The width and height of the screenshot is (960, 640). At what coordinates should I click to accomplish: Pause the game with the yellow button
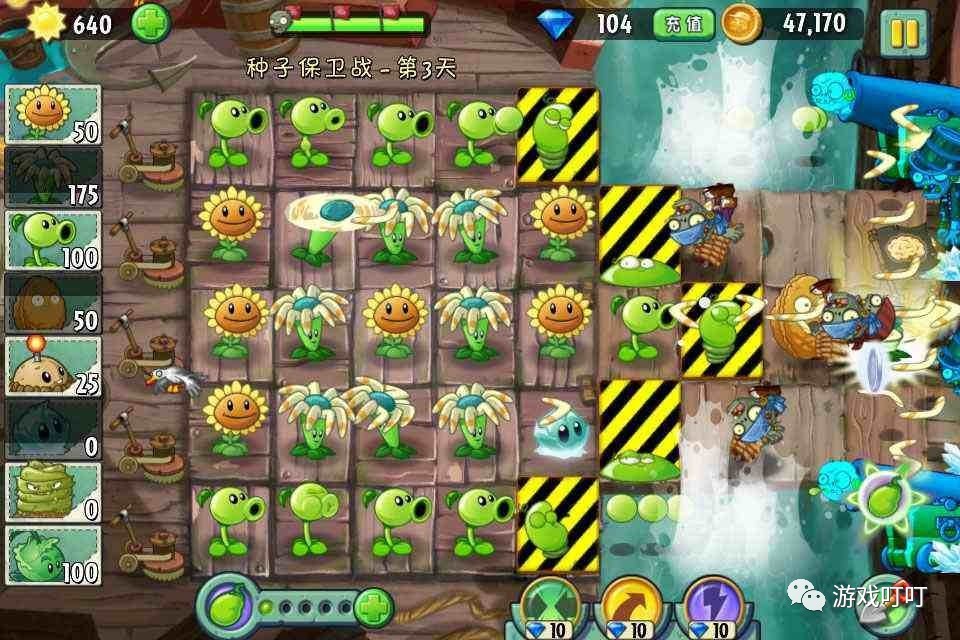pyautogui.click(x=903, y=33)
